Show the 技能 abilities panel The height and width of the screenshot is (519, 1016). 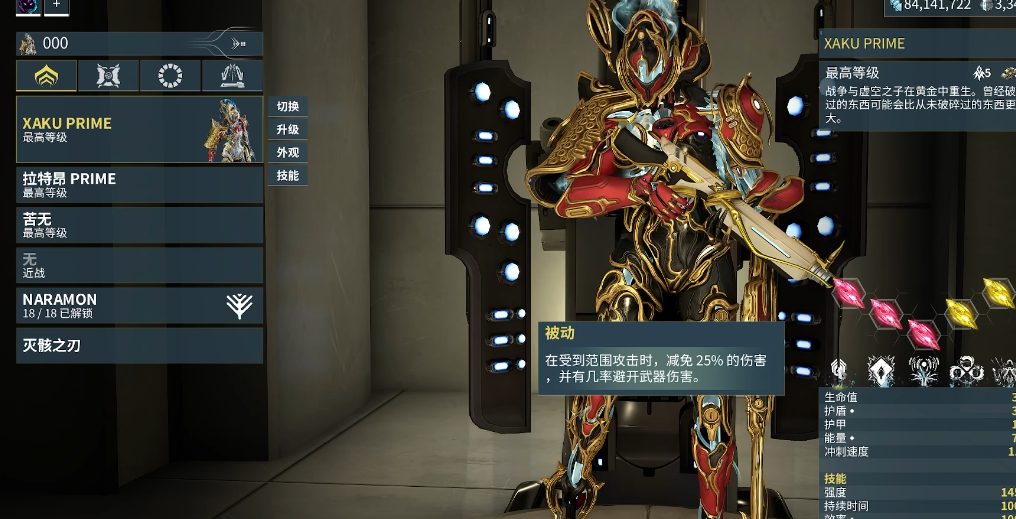tap(288, 176)
